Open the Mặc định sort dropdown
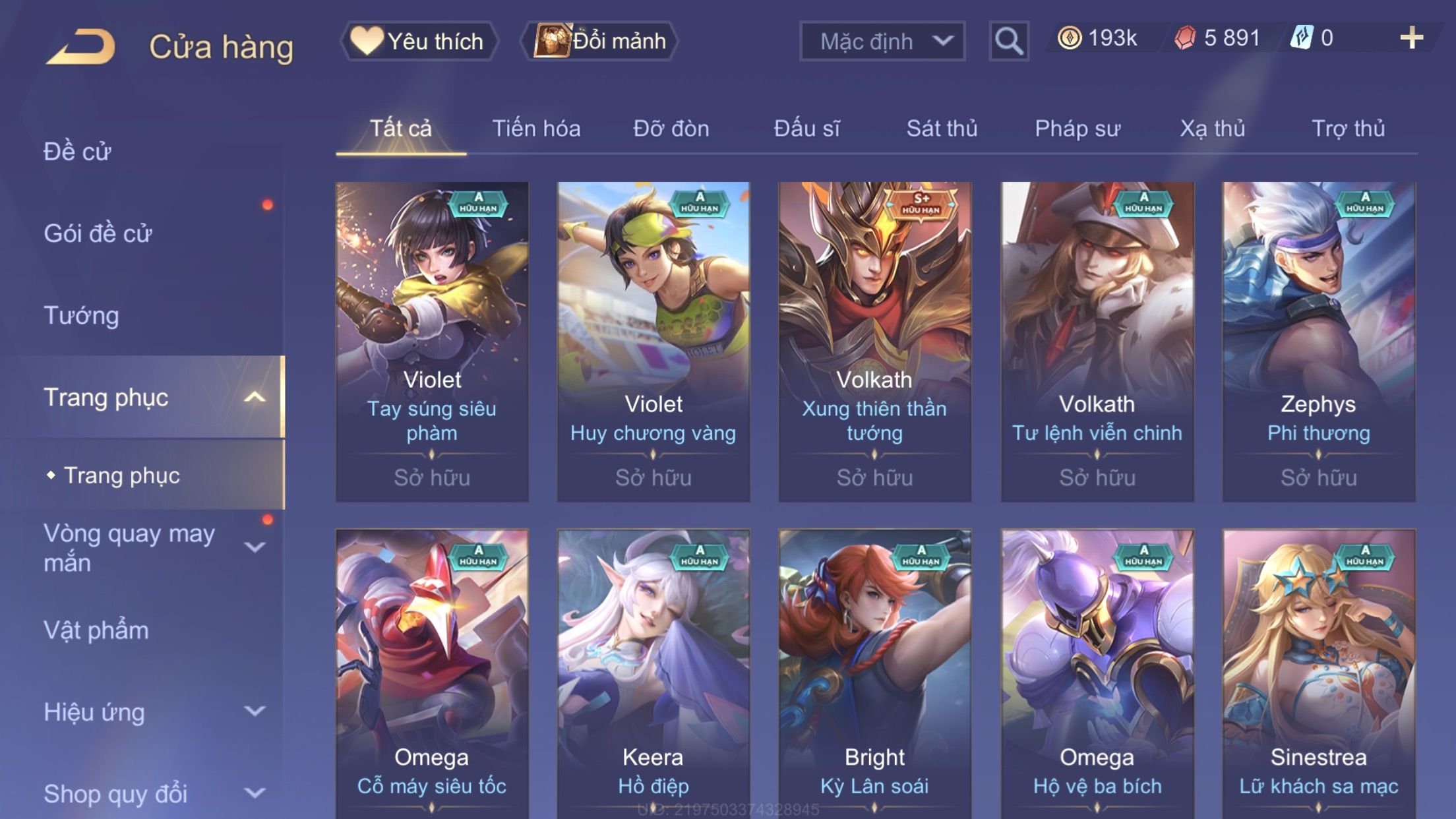This screenshot has height=819, width=1456. (x=882, y=41)
